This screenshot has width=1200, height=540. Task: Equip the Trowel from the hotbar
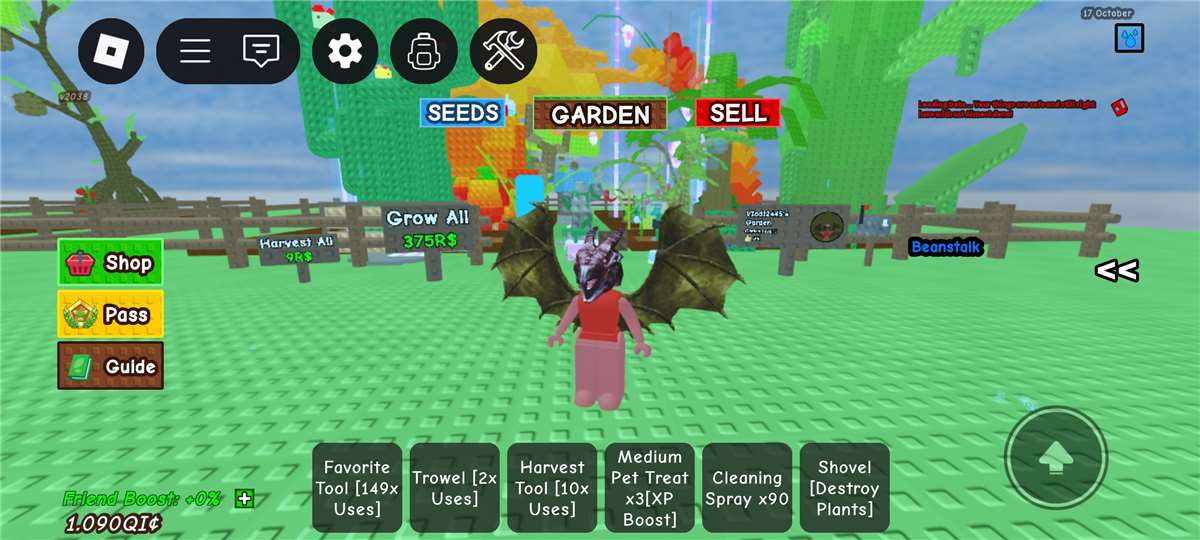(x=454, y=488)
